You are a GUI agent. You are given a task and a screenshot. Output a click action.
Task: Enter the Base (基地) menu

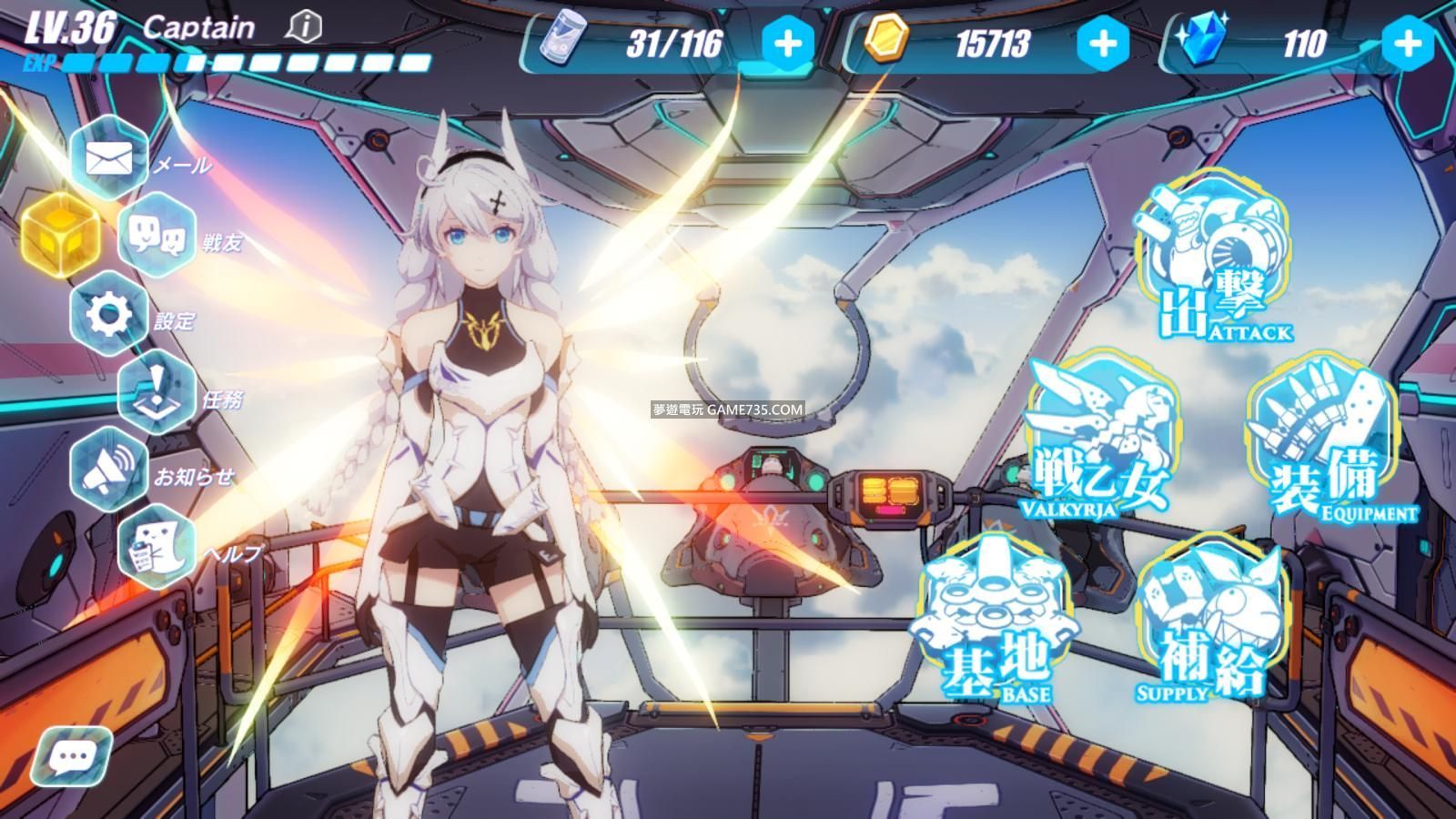tap(995, 621)
